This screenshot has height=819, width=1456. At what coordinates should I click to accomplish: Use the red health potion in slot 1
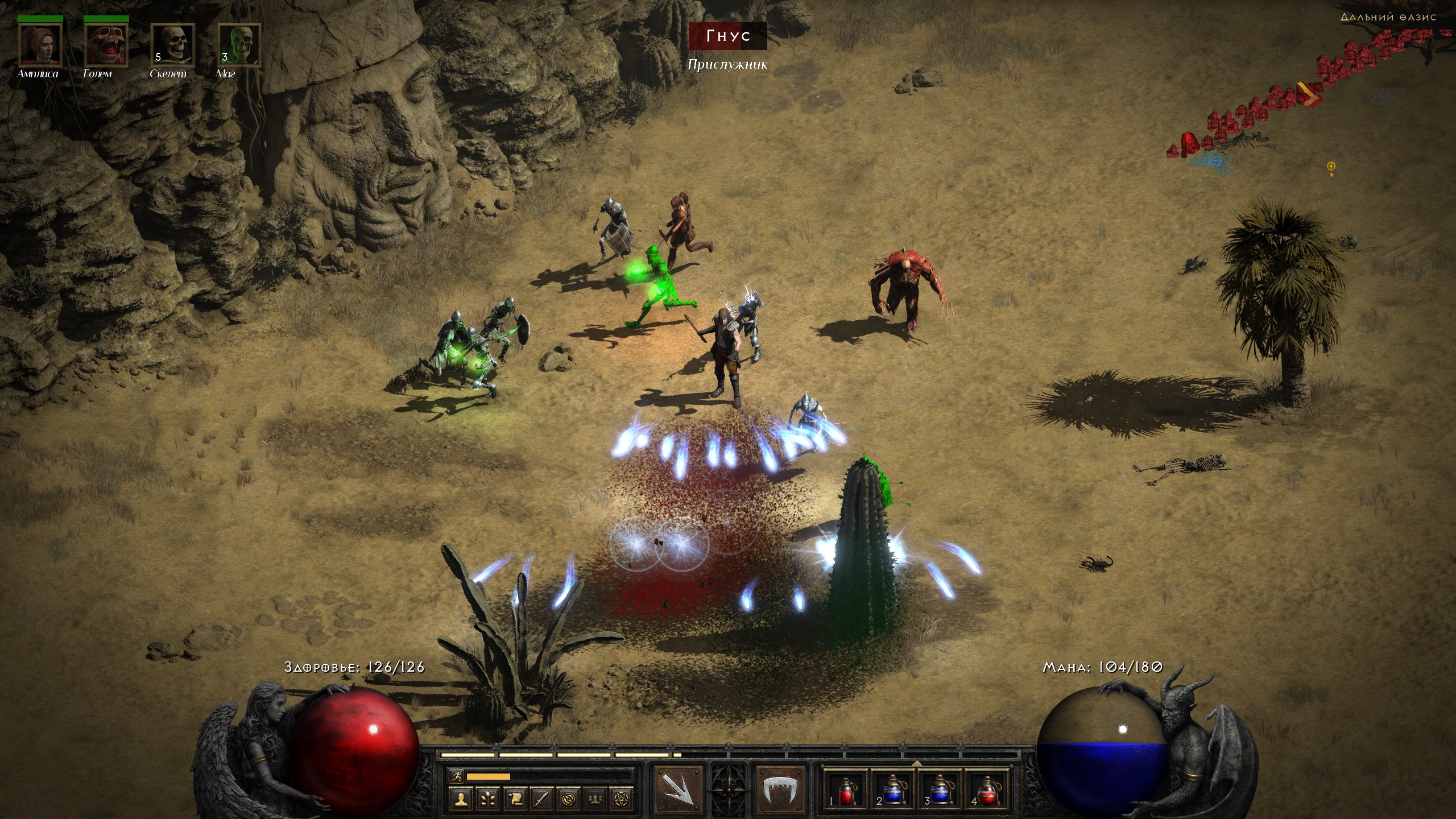click(x=846, y=792)
